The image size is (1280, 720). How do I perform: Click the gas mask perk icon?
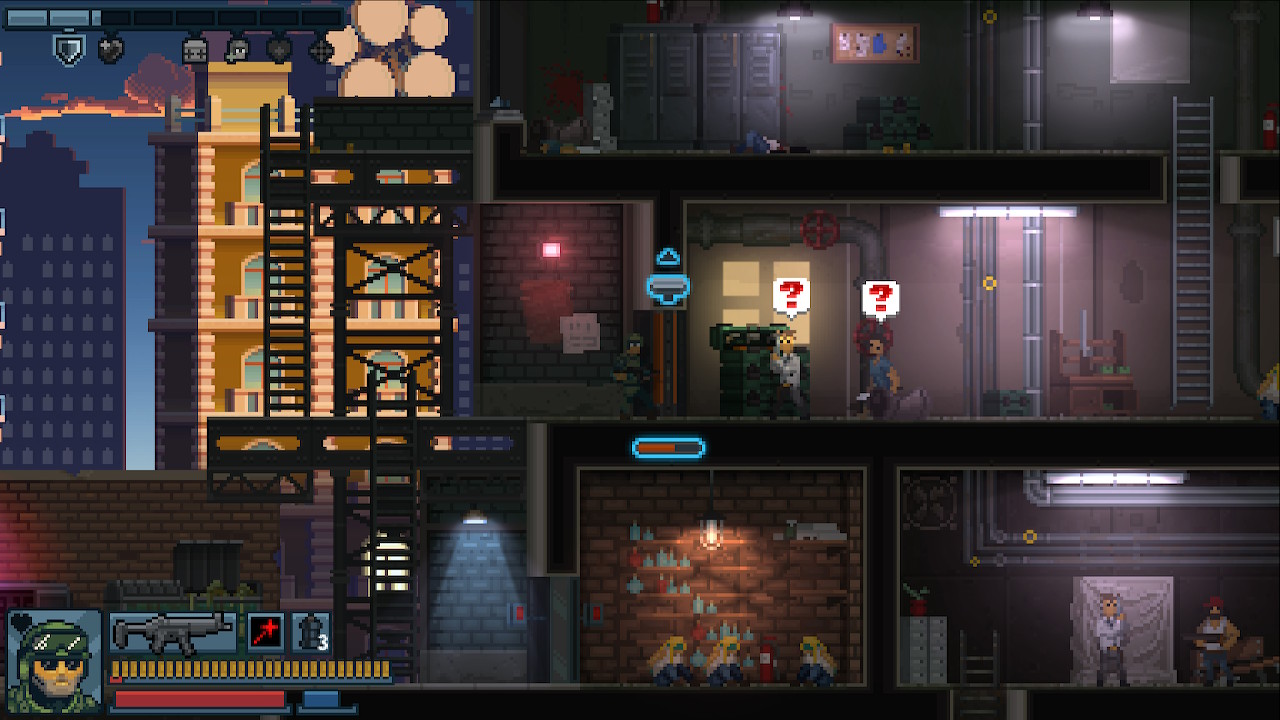(x=238, y=50)
